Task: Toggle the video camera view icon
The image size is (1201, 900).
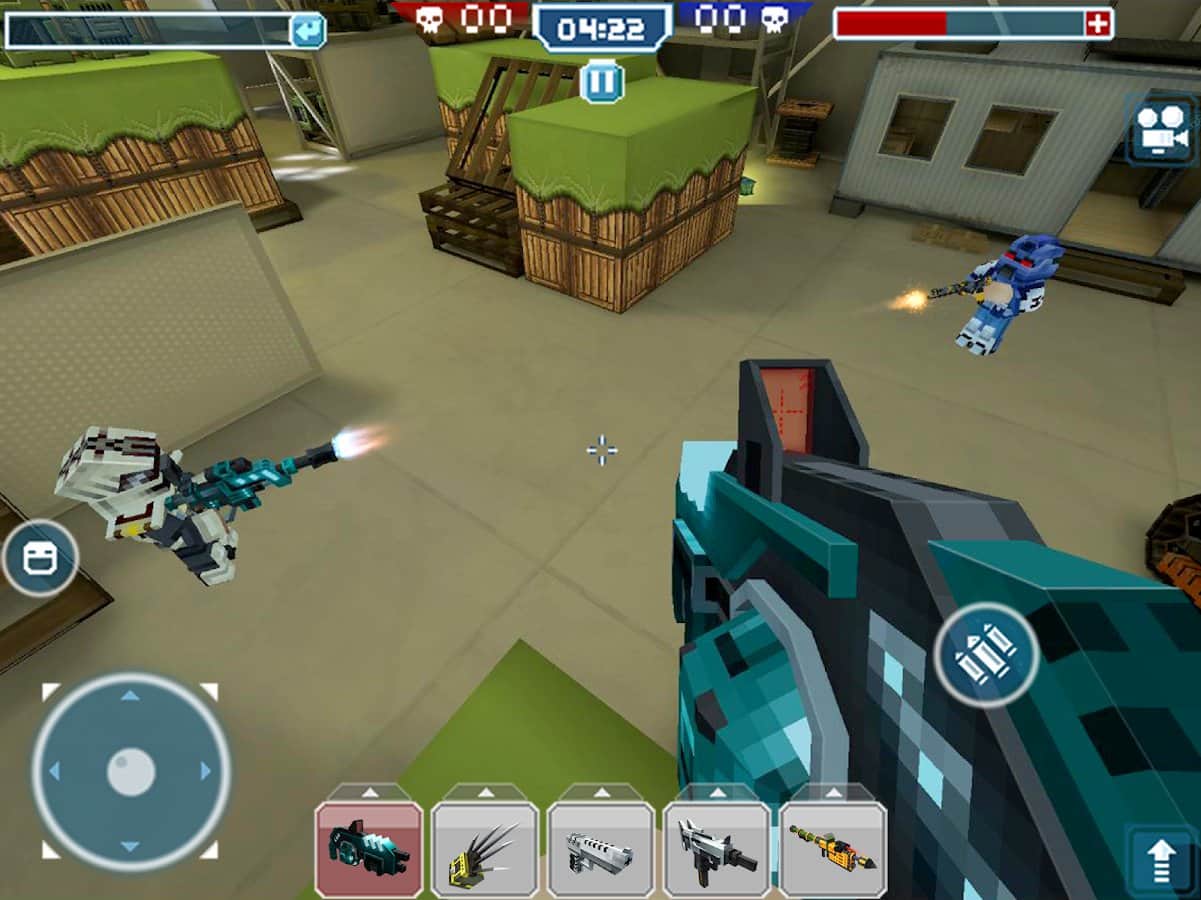Action: click(x=1160, y=130)
